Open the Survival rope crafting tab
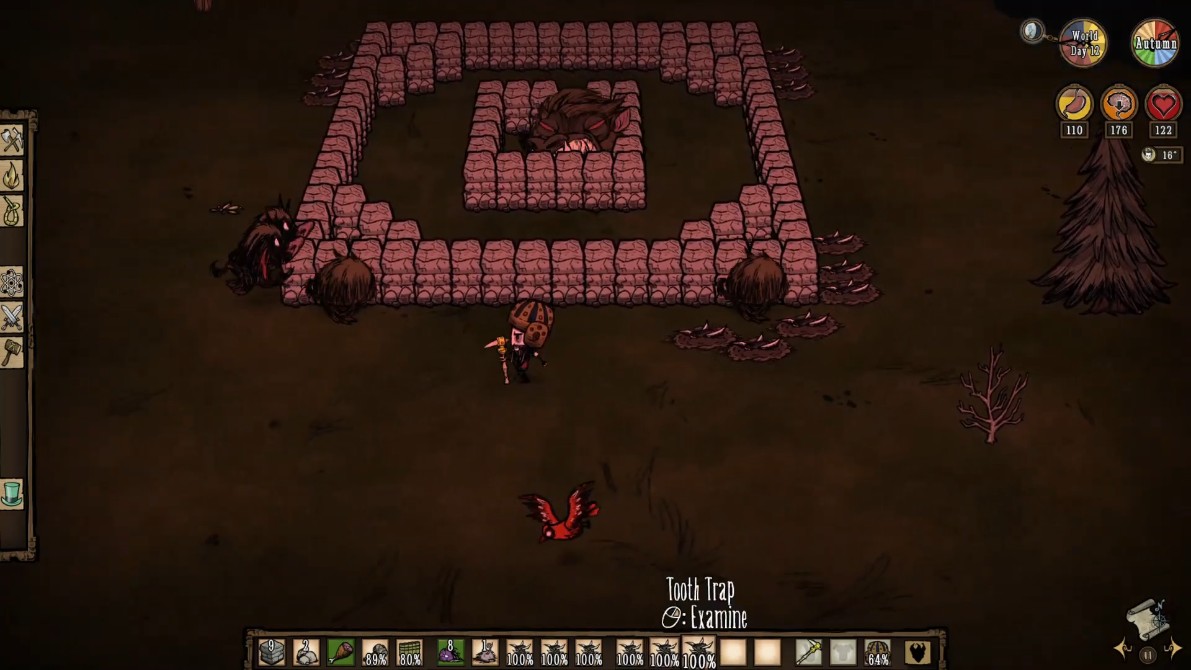This screenshot has height=670, width=1191. [12, 211]
